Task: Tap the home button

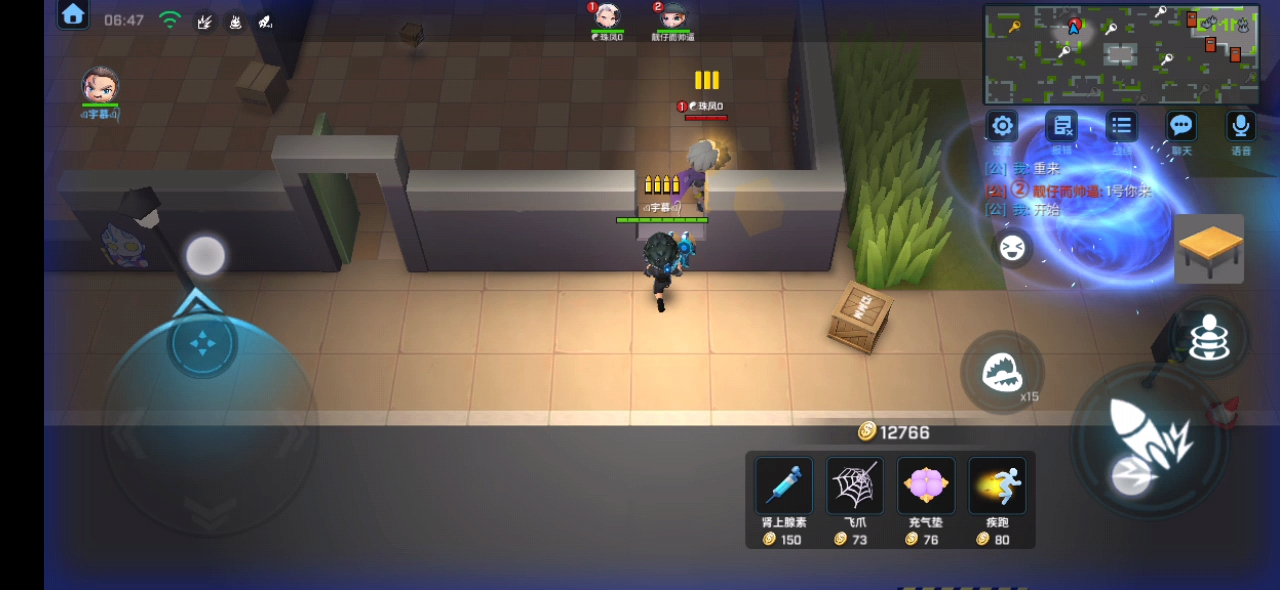Action: tap(73, 14)
